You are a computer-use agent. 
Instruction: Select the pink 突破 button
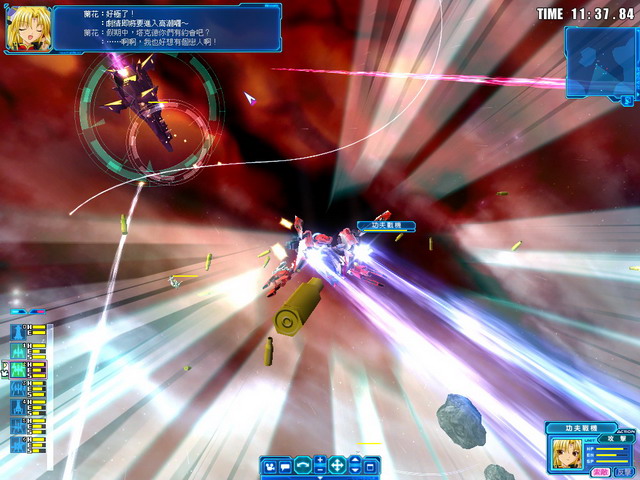click(600, 471)
